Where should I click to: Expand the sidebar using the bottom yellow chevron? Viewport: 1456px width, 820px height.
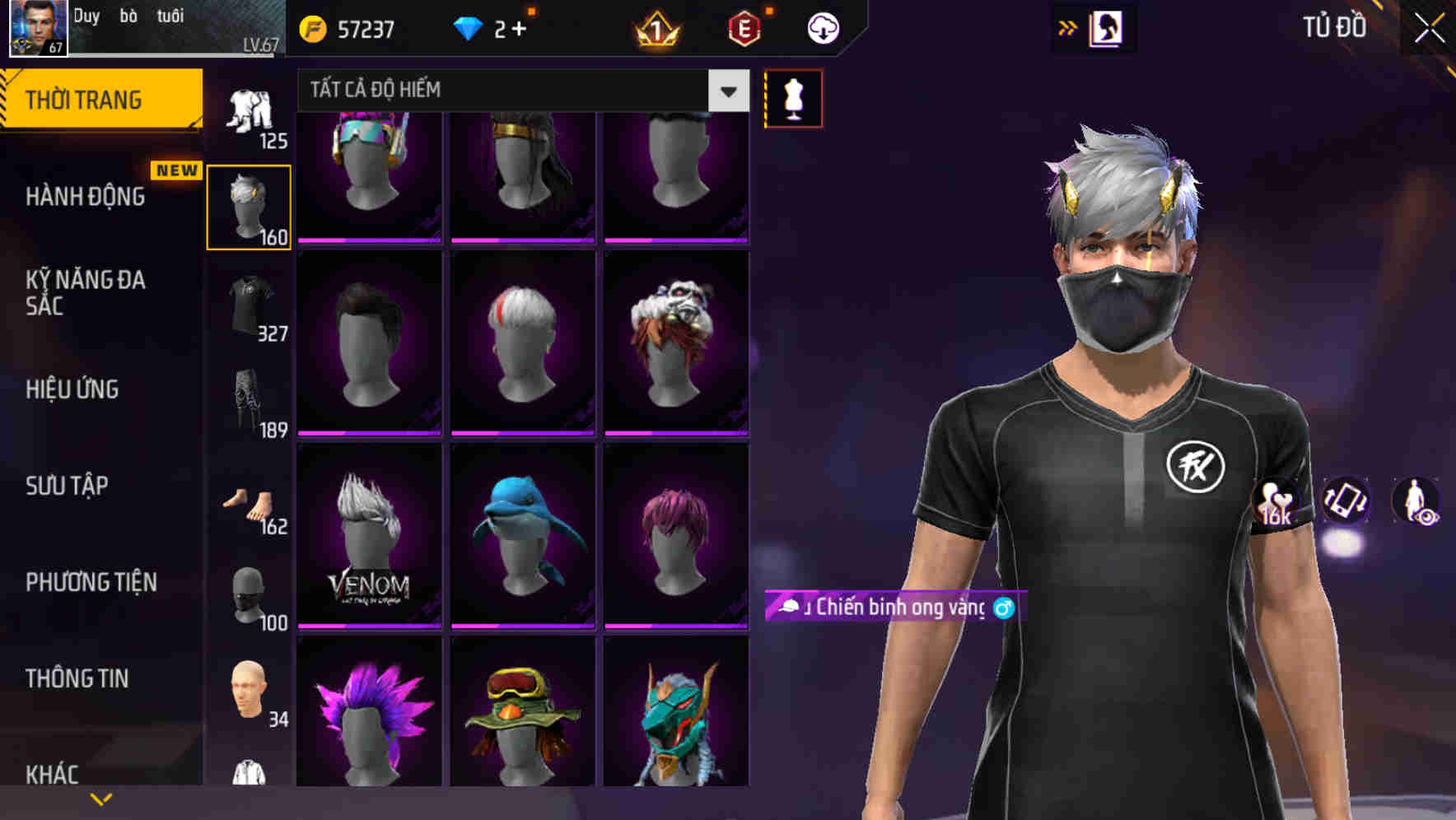pos(101,797)
